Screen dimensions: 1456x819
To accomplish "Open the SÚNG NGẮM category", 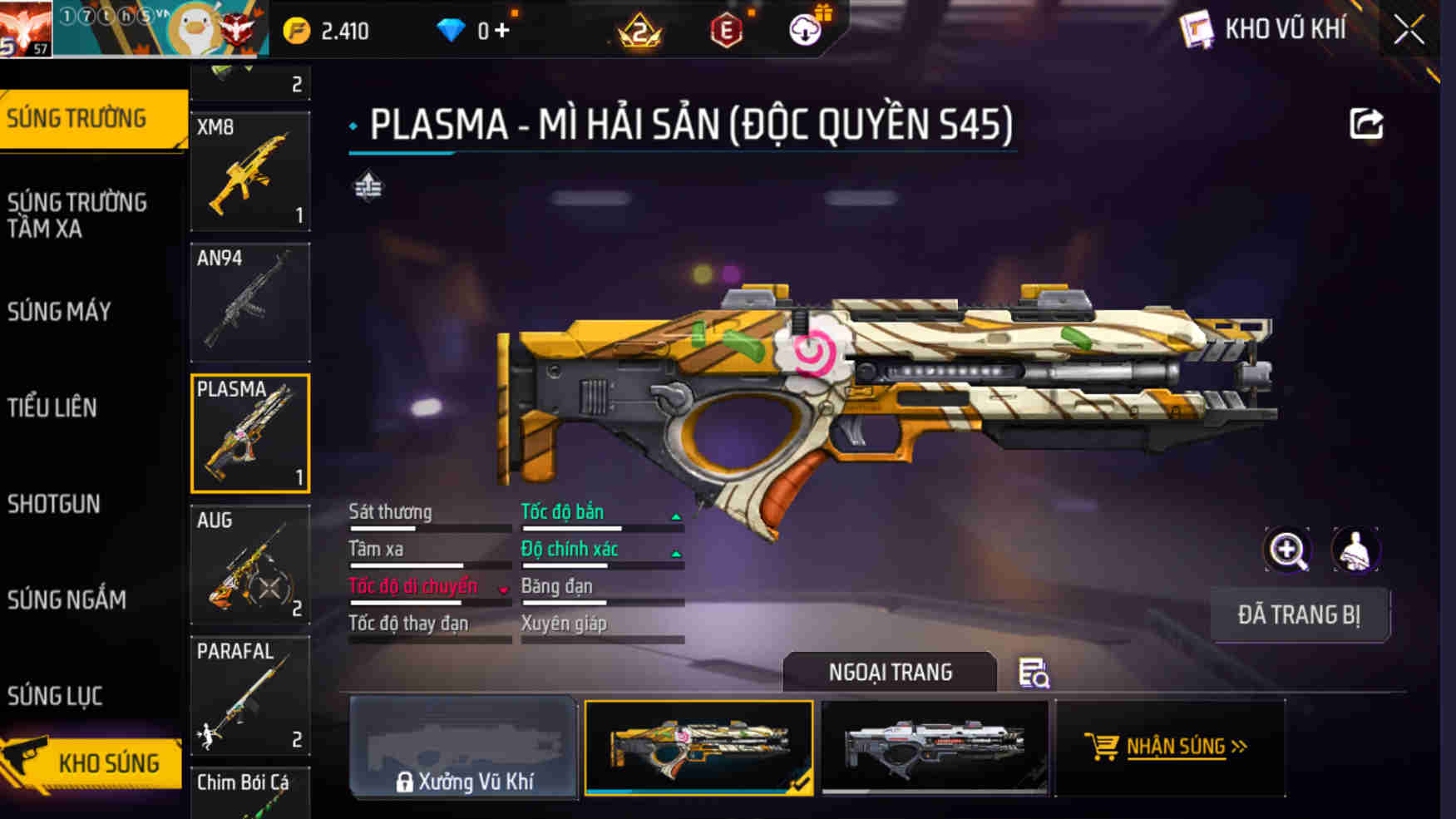I will [67, 599].
